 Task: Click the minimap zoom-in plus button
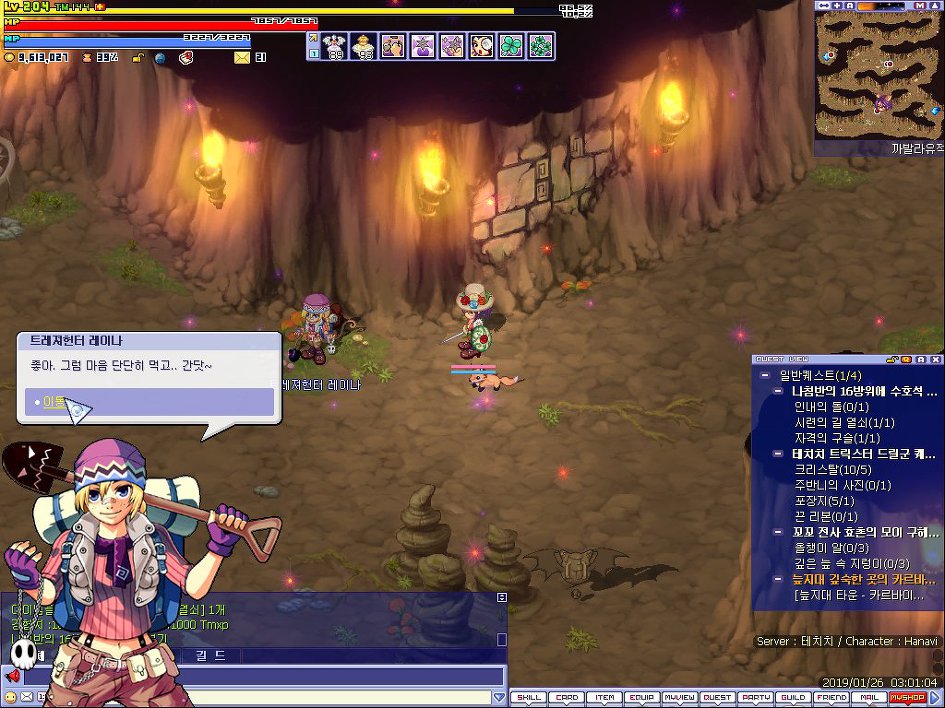pyautogui.click(x=836, y=6)
